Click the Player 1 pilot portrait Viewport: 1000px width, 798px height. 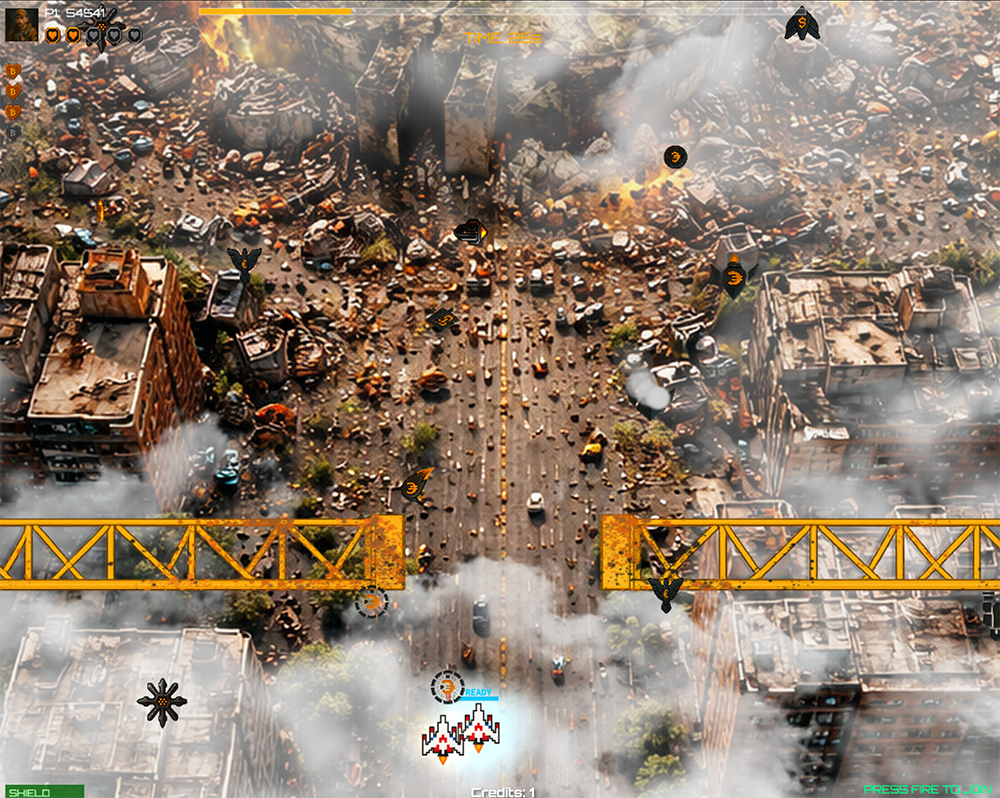pyautogui.click(x=21, y=25)
